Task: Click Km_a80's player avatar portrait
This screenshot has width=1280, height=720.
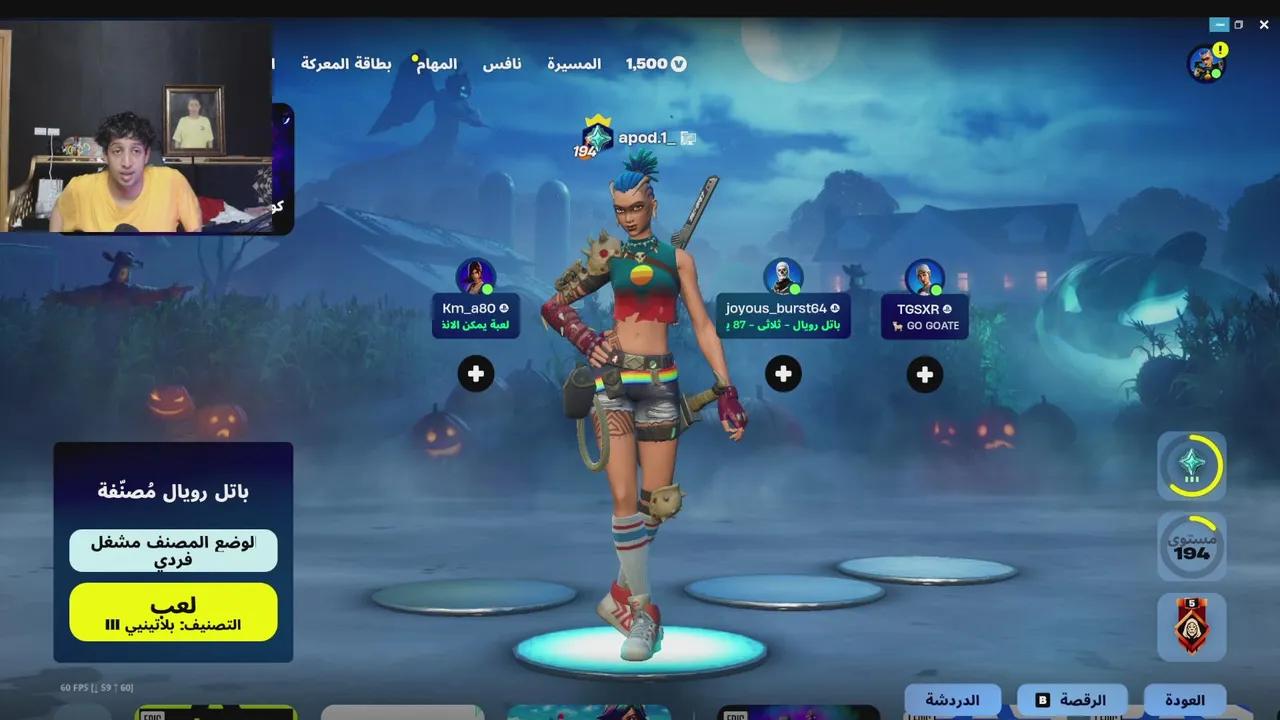Action: click(476, 276)
